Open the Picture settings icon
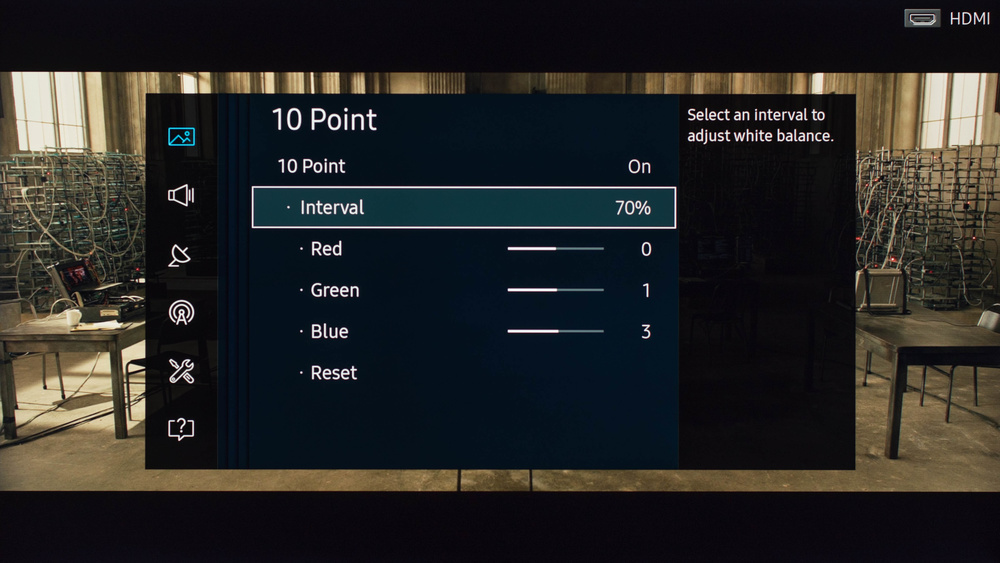This screenshot has height=563, width=1000. (x=181, y=137)
